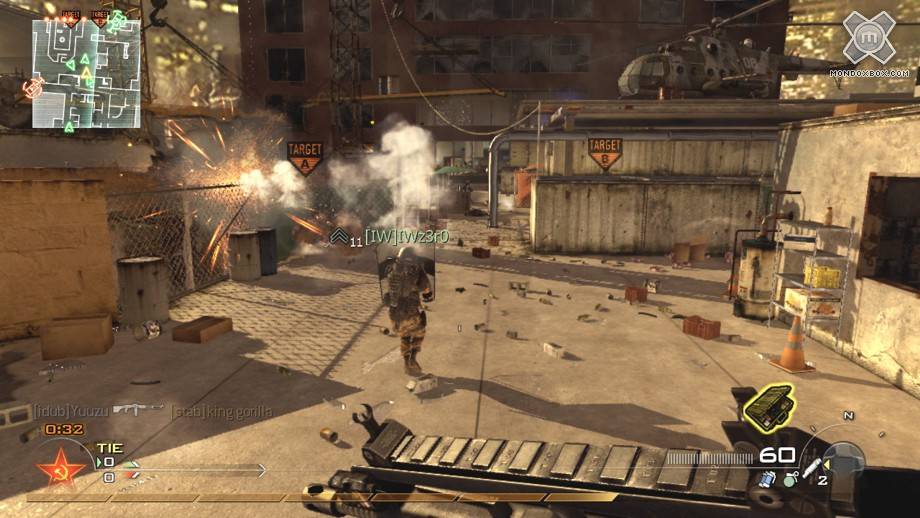Click the IWz3r0 player name tag

coord(405,236)
